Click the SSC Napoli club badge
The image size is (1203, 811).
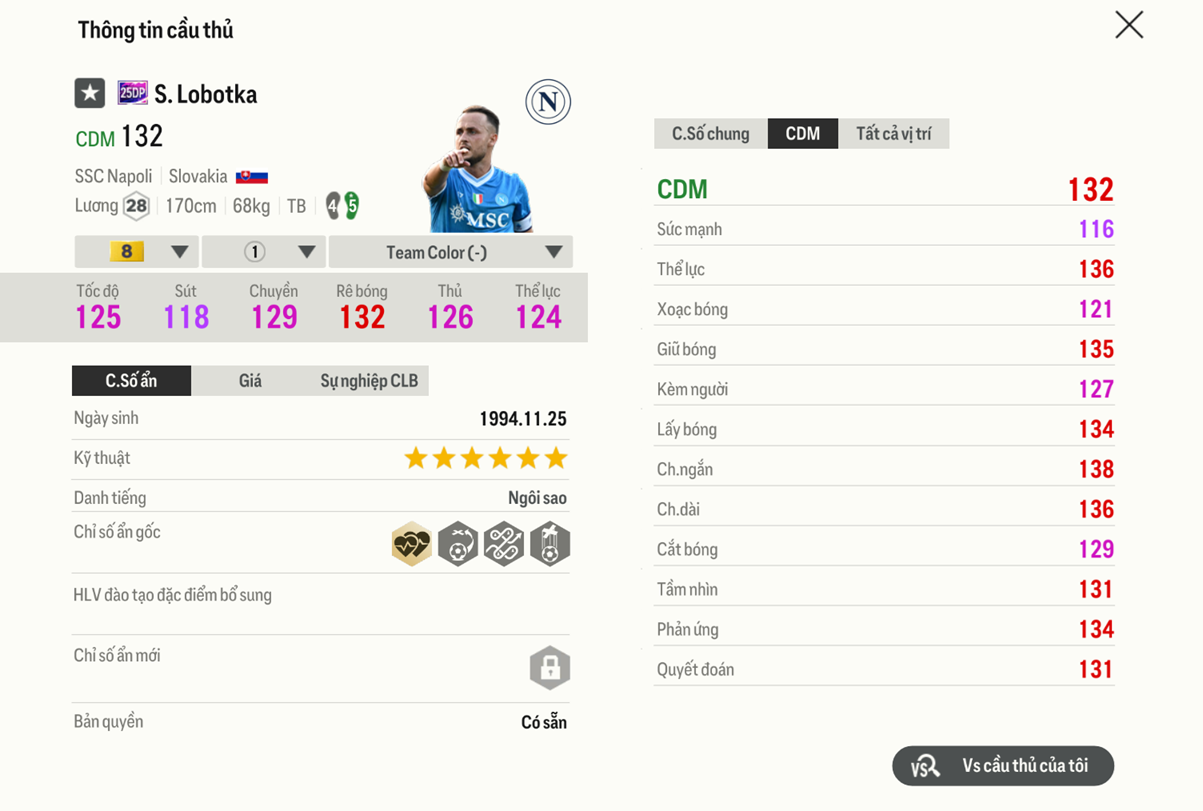[548, 102]
